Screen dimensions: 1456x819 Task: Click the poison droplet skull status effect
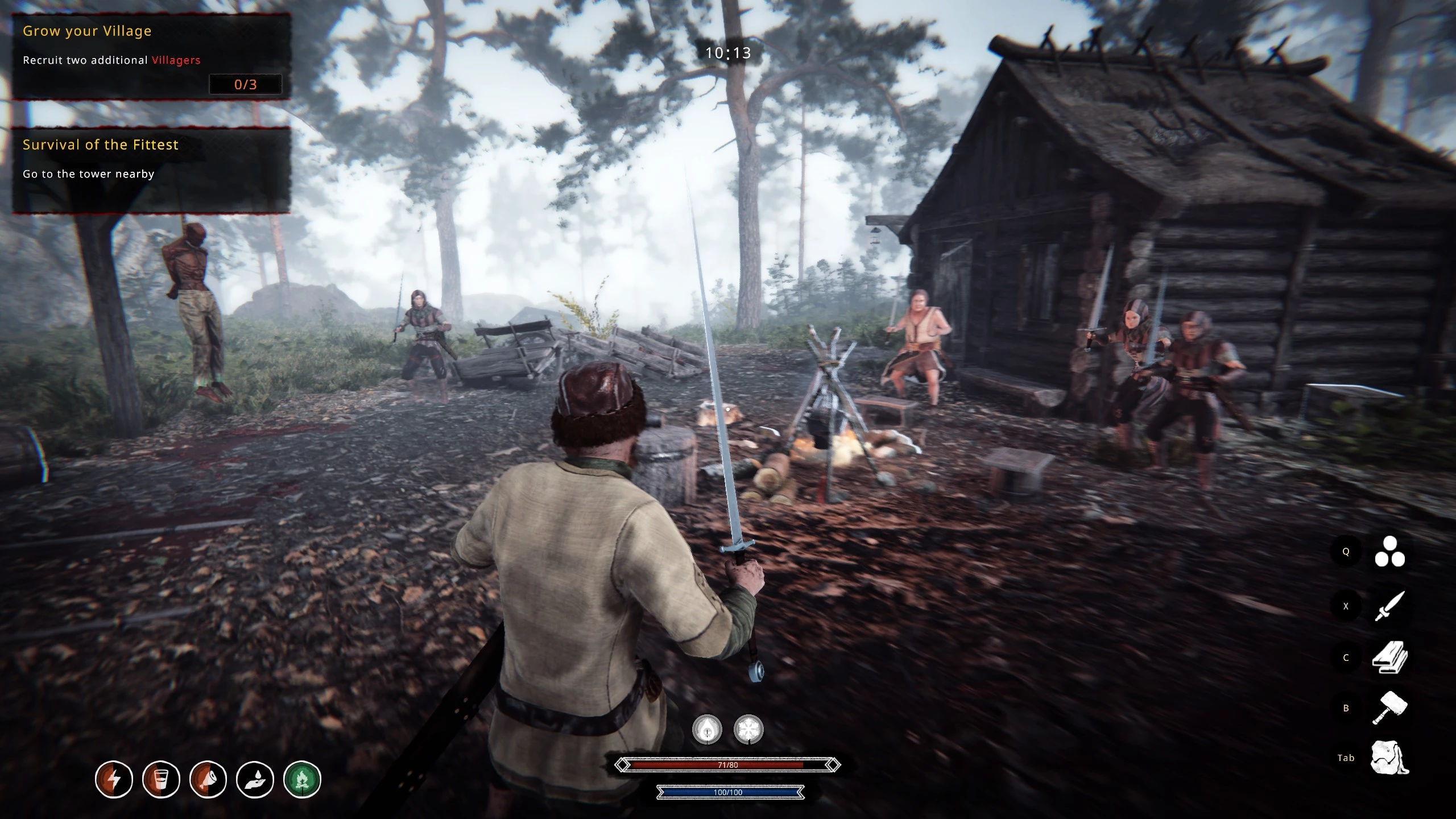(x=707, y=730)
